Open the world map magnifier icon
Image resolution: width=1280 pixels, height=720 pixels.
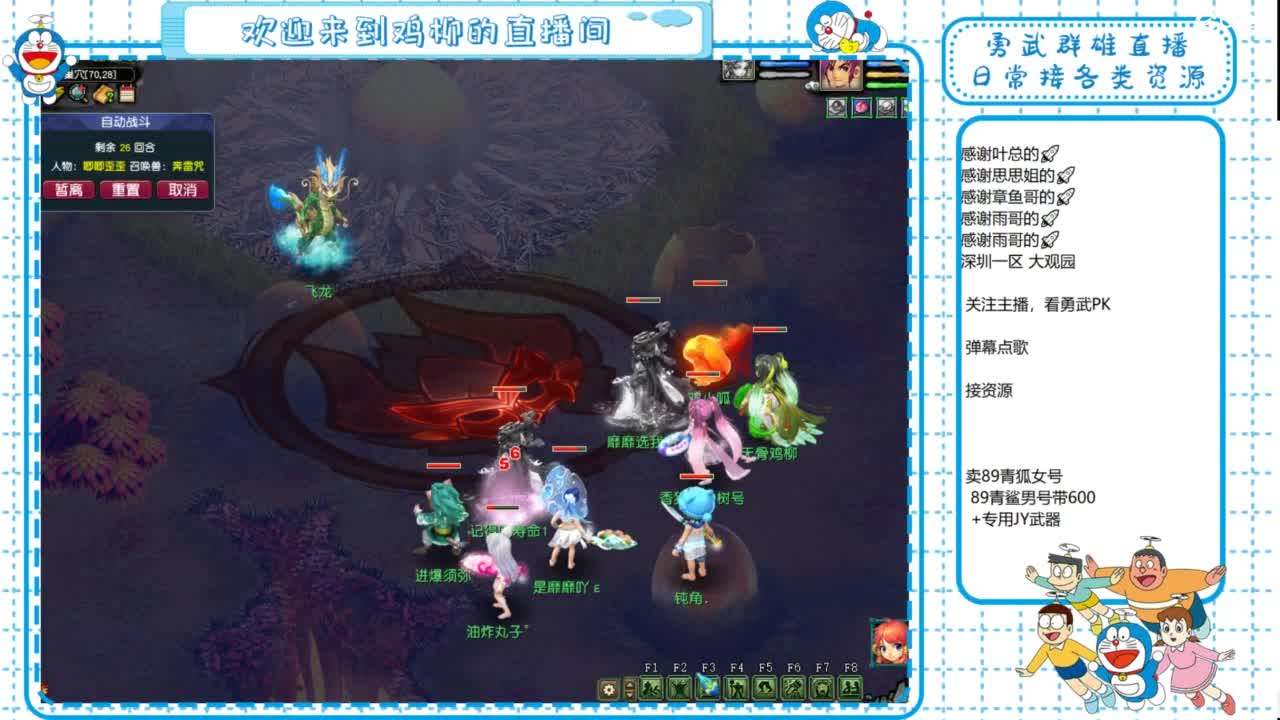76,92
